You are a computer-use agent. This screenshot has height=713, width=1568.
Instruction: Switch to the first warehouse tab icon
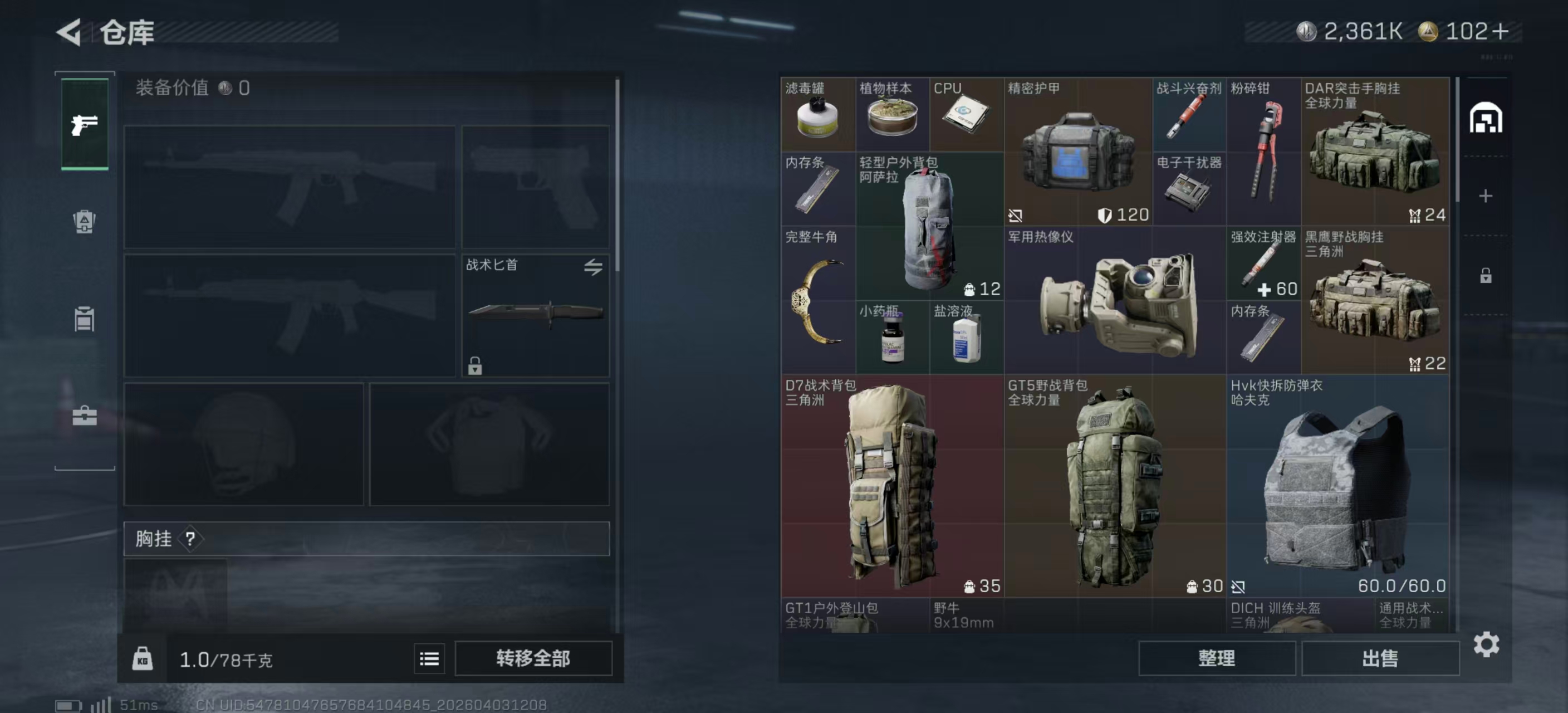(1486, 119)
